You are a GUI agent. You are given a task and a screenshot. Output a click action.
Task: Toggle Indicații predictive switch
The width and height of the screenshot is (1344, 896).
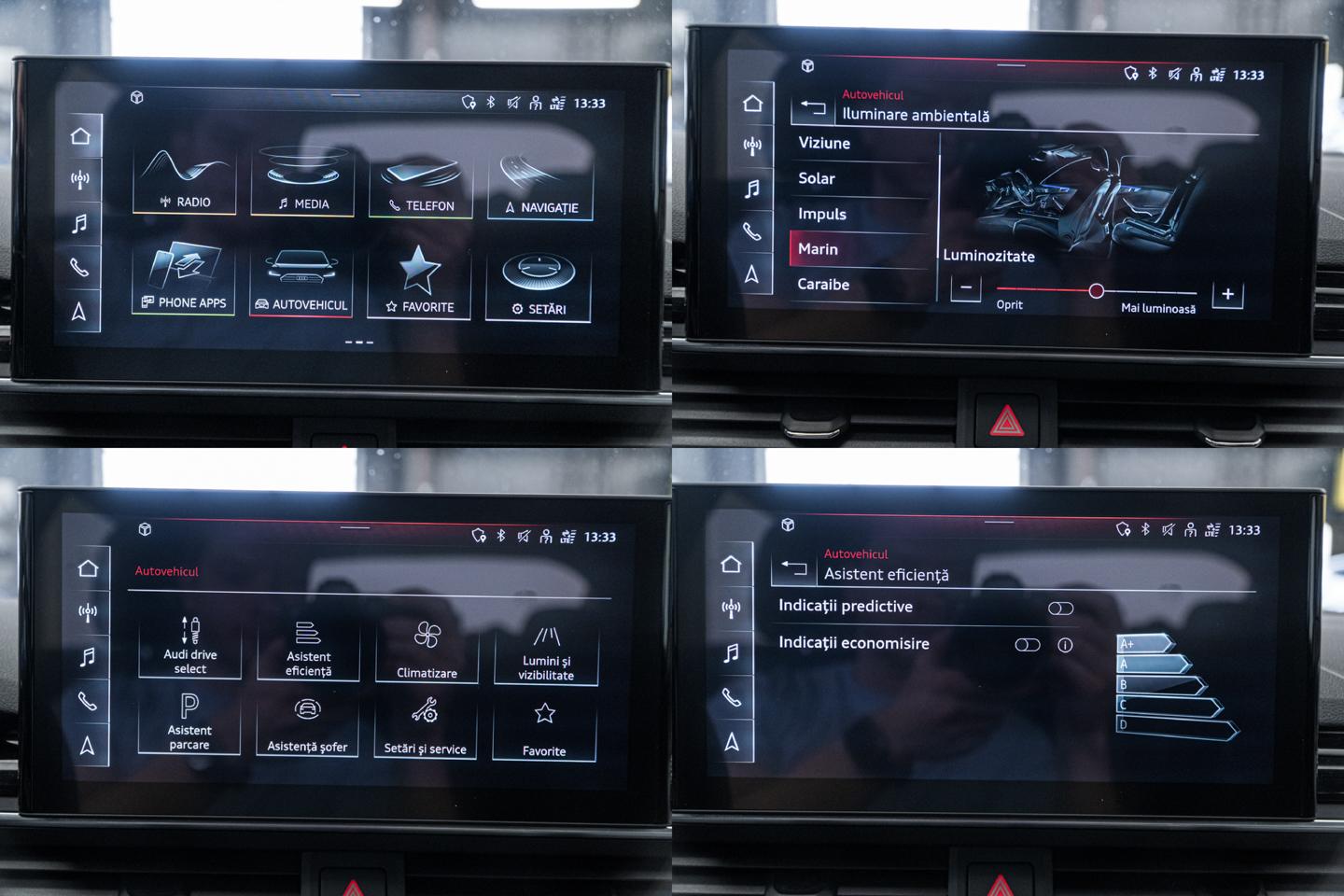[x=1060, y=609]
